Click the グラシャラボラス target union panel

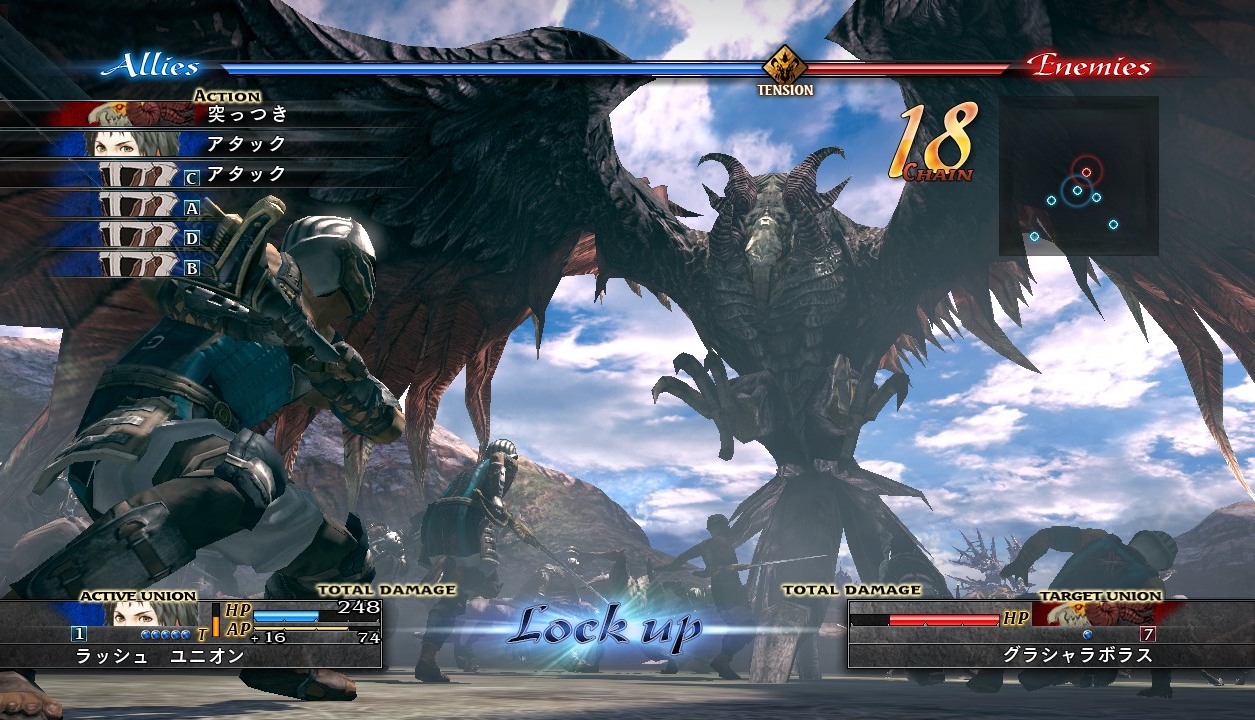pos(1015,634)
